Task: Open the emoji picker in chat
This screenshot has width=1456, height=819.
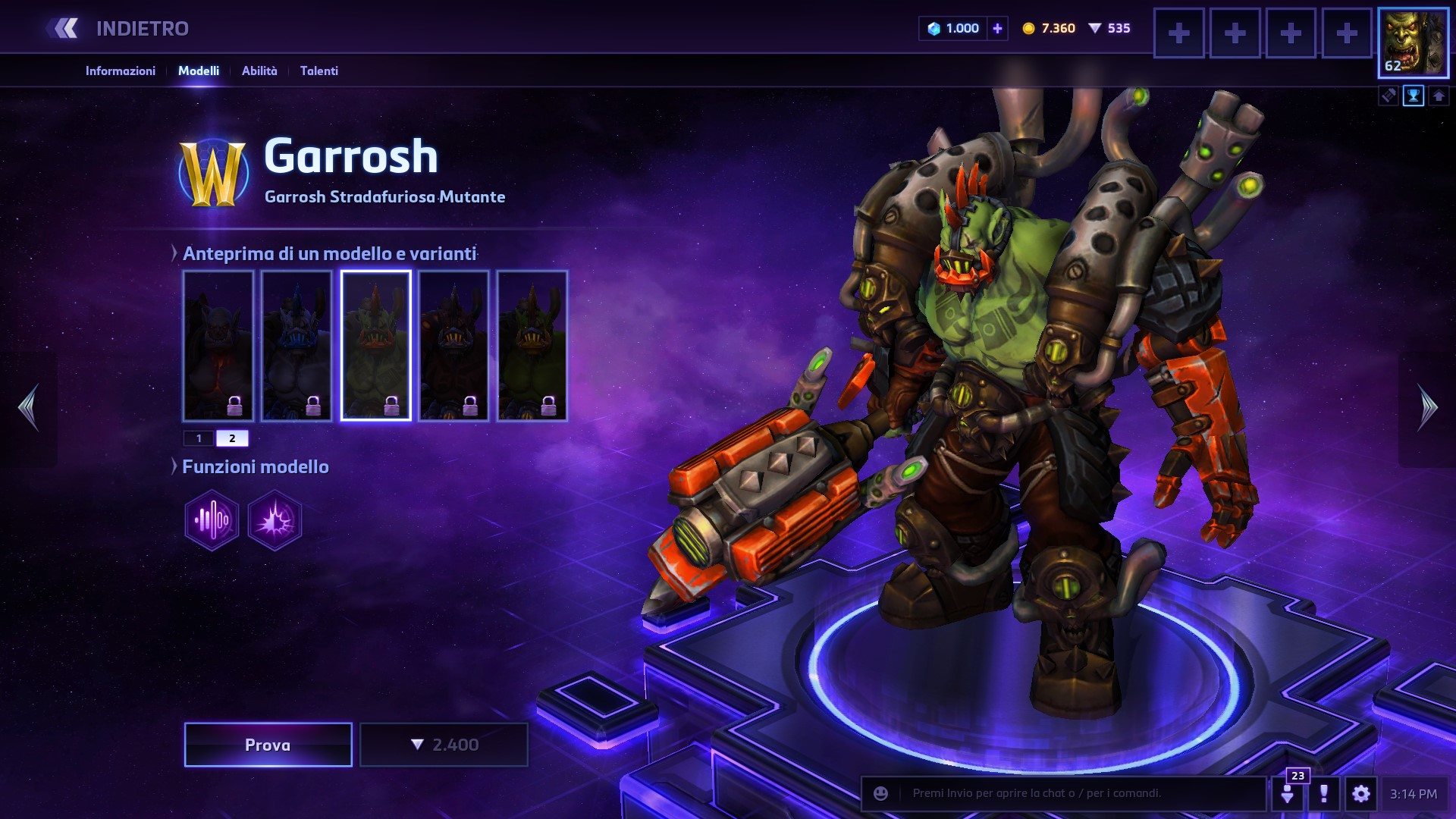Action: click(x=880, y=794)
